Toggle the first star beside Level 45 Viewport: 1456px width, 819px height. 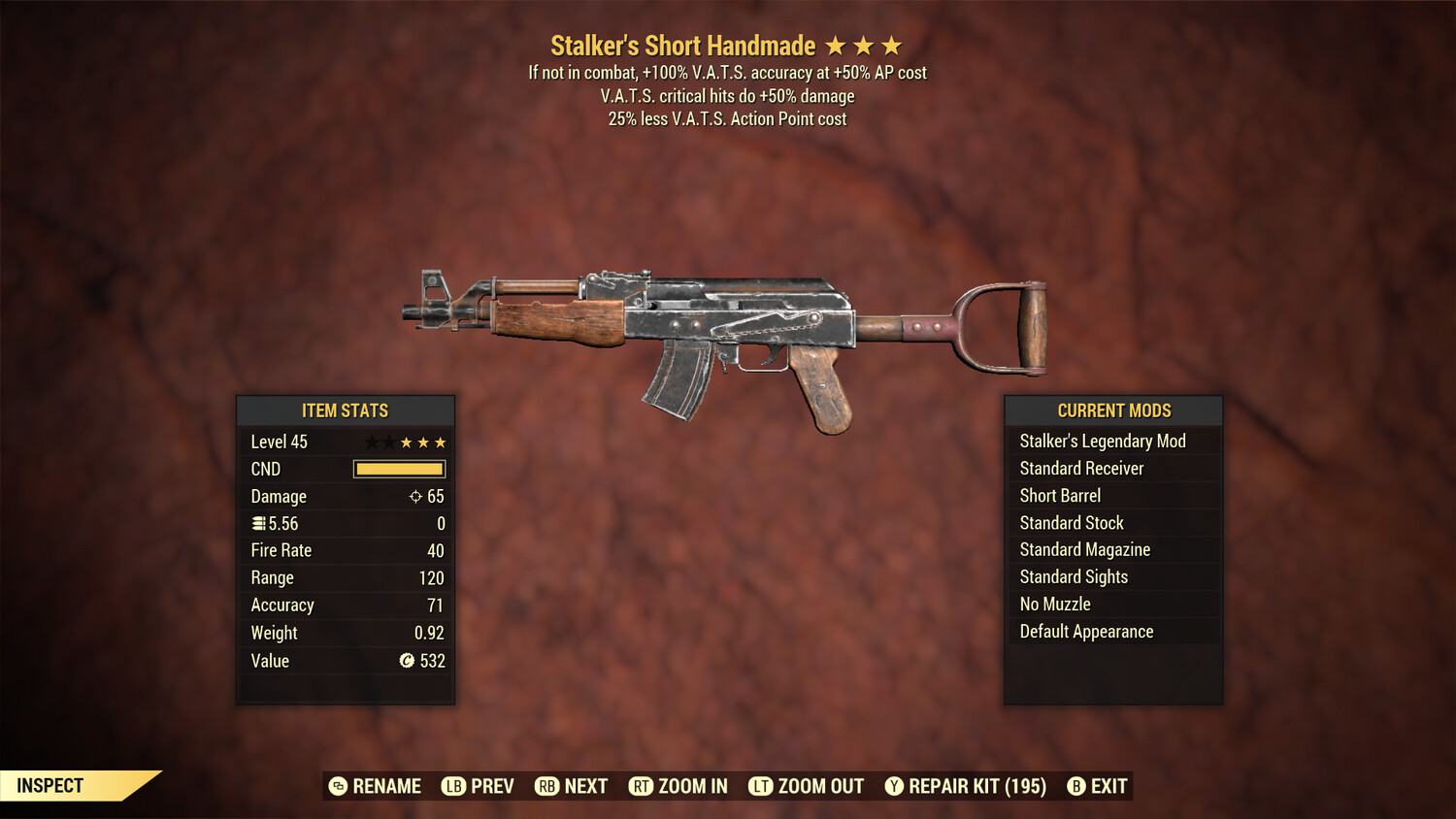coord(371,442)
